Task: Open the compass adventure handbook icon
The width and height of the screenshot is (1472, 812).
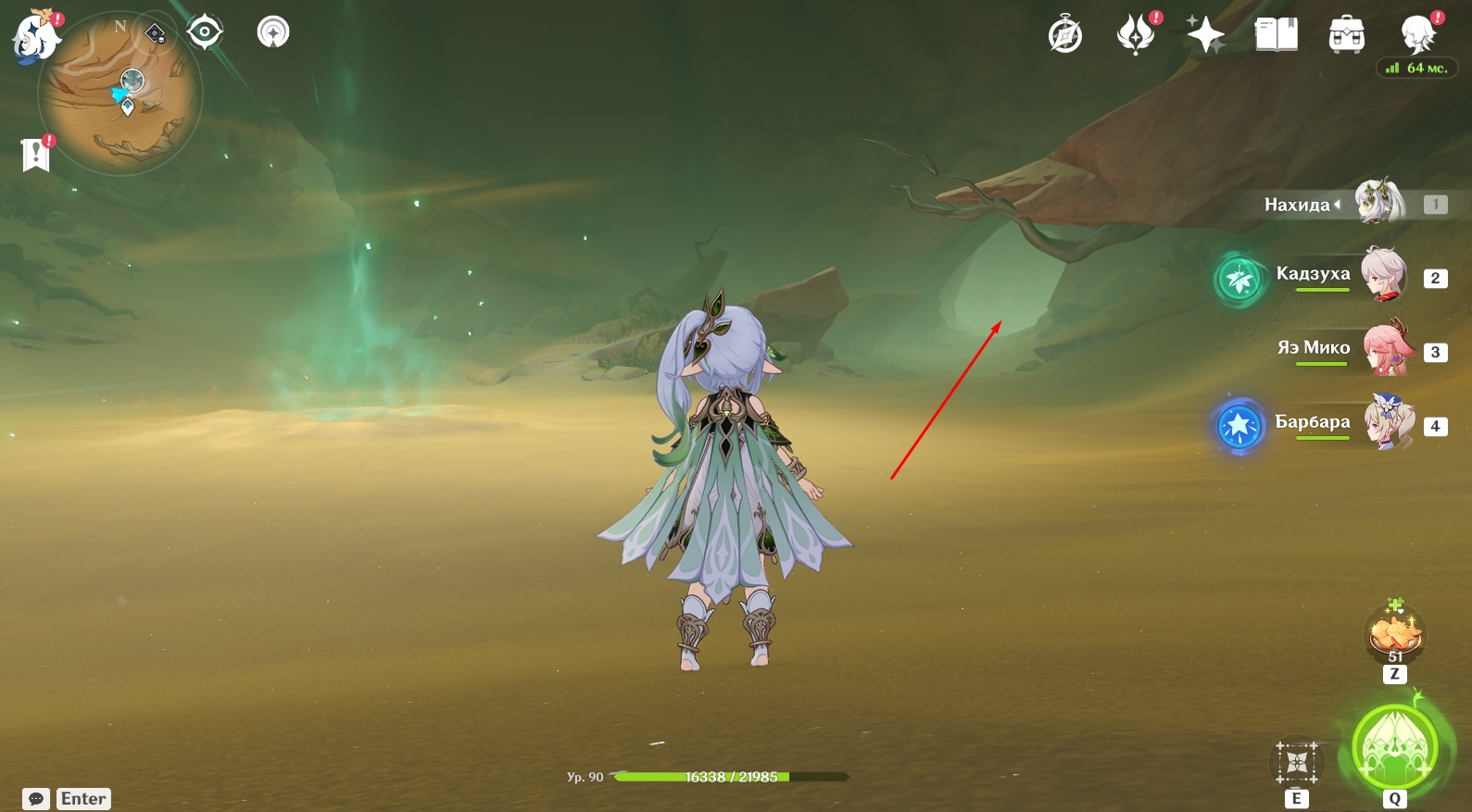Action: tap(1065, 36)
